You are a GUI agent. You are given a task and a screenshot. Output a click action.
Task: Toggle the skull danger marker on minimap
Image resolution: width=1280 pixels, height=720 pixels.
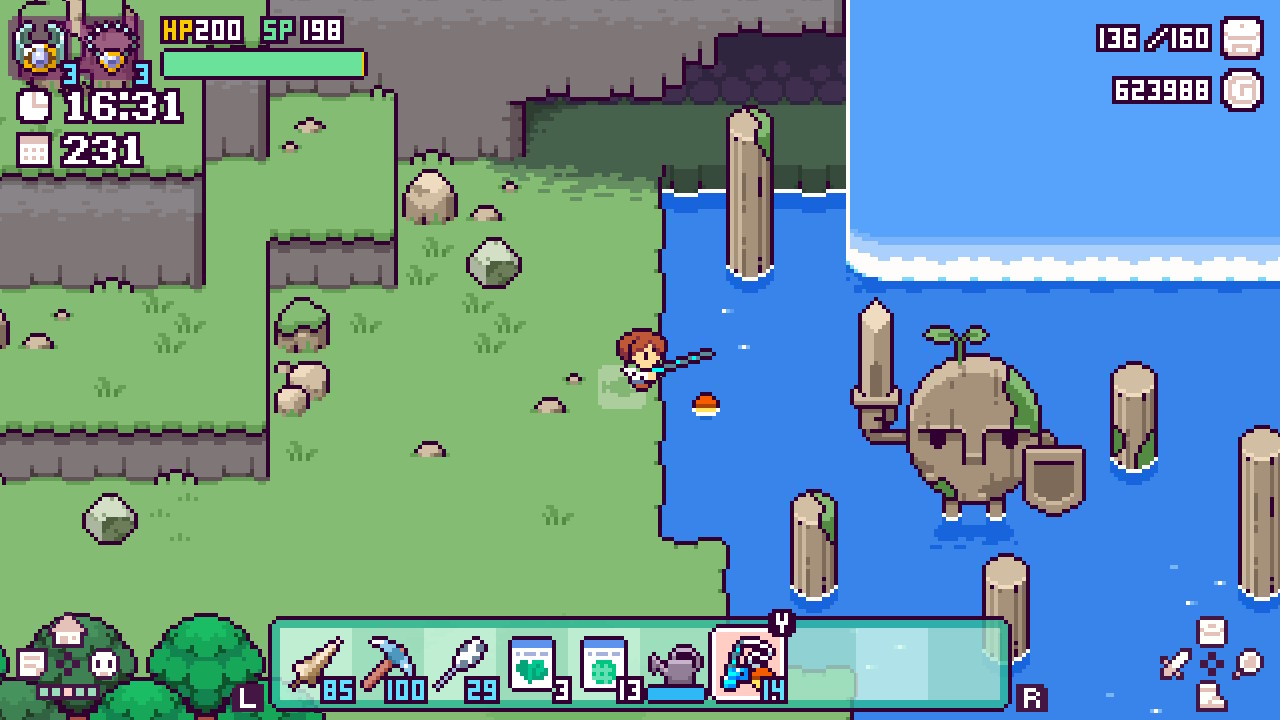(x=102, y=663)
